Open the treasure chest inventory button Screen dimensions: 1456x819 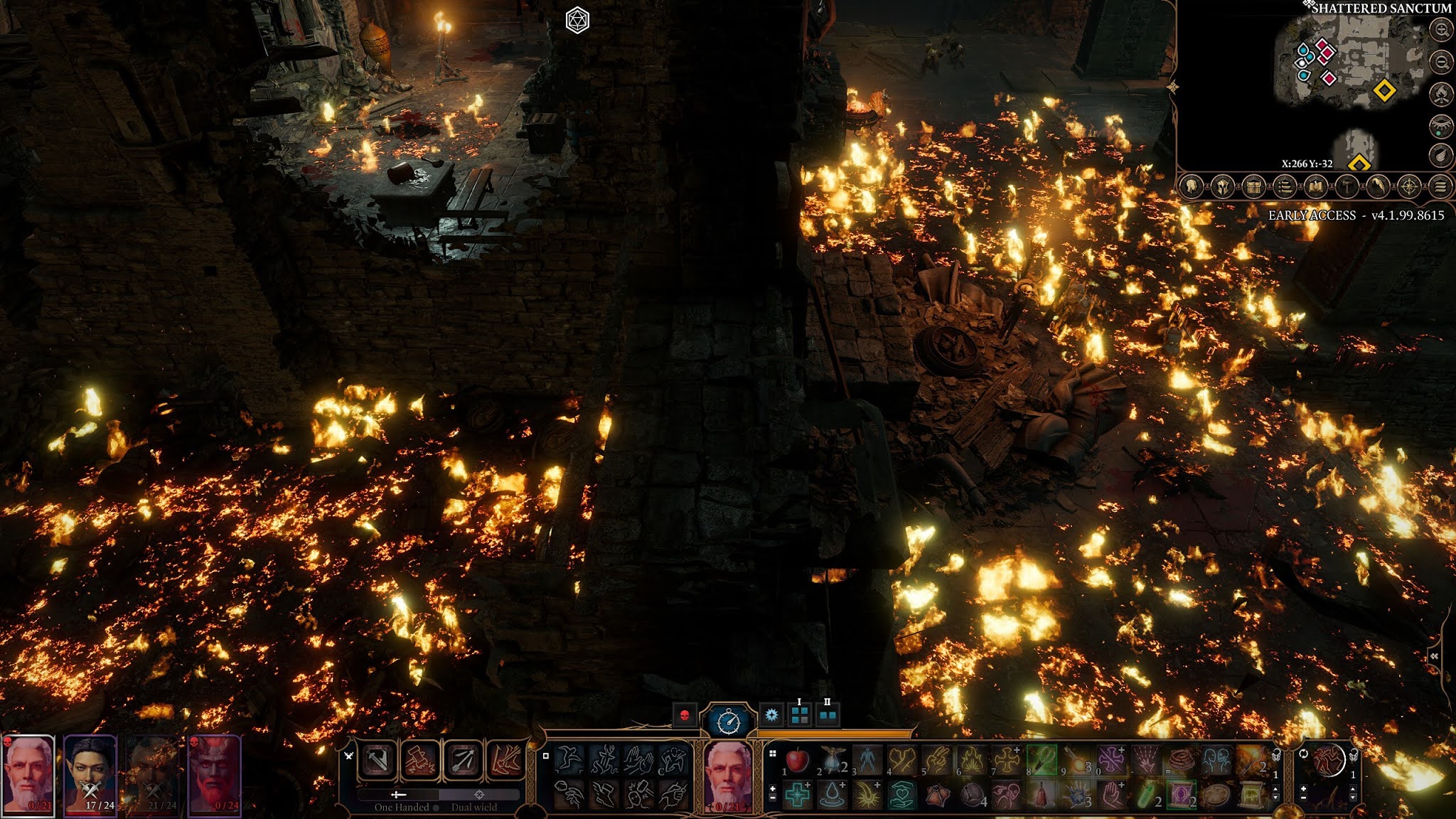pyautogui.click(x=1253, y=187)
